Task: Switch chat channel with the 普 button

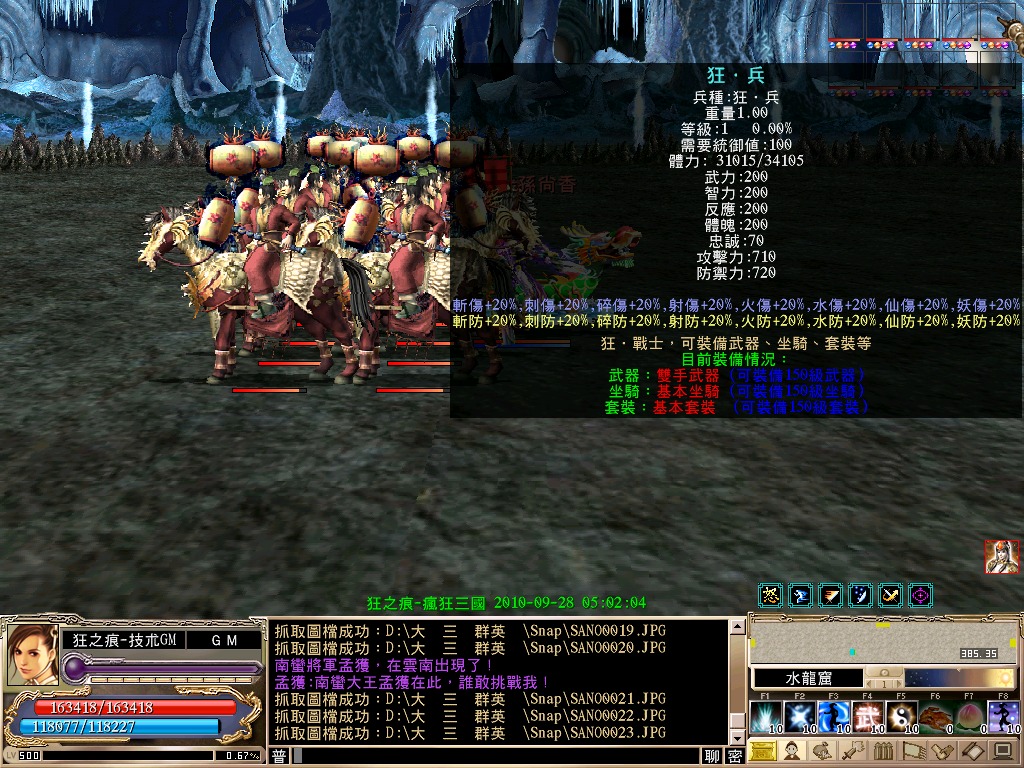Action: (x=280, y=757)
